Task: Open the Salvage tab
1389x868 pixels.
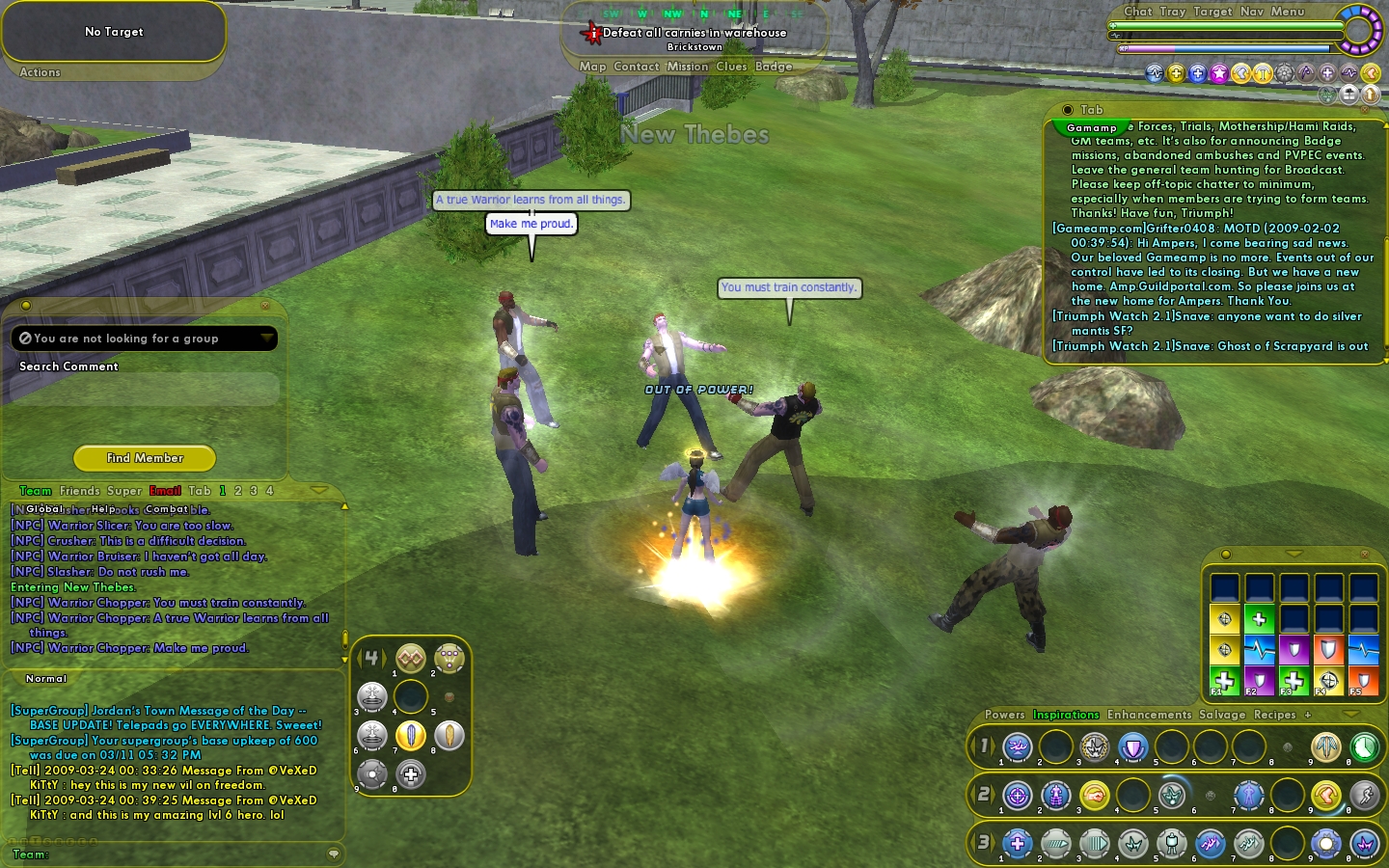Action: click(x=1222, y=715)
